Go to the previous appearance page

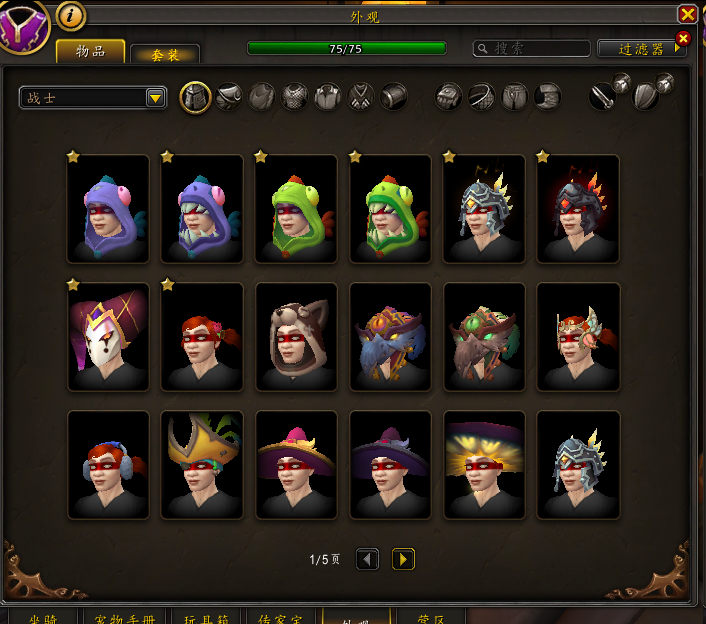[368, 559]
